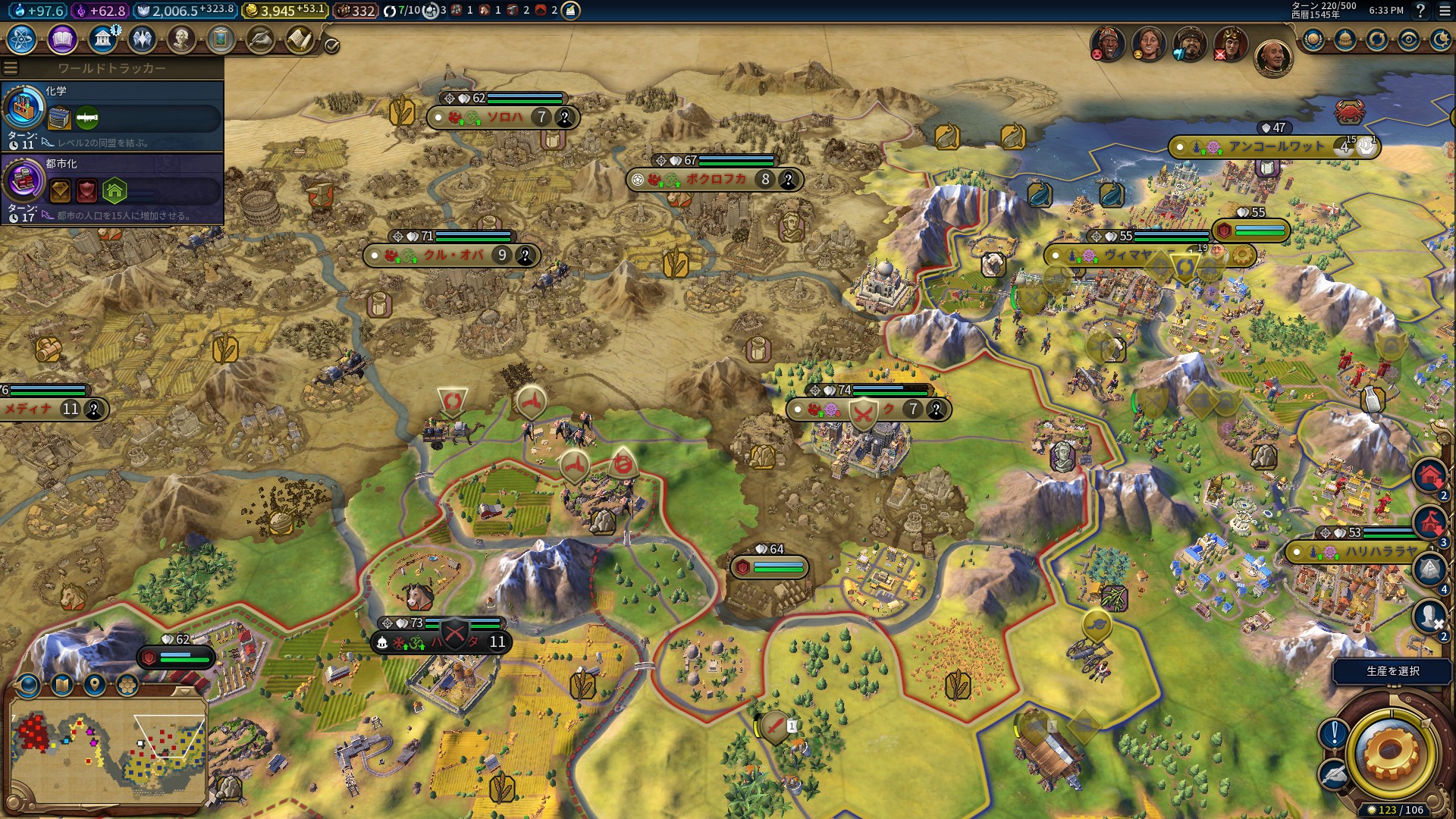Click the 生産を選択 gear action button

[x=1390, y=752]
